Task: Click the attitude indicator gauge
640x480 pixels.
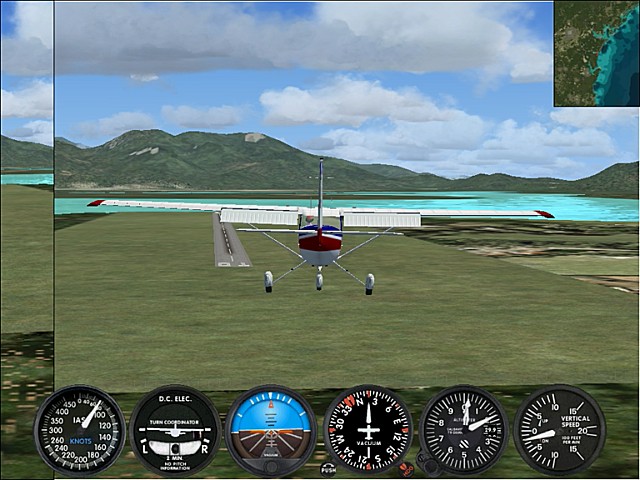Action: point(271,430)
